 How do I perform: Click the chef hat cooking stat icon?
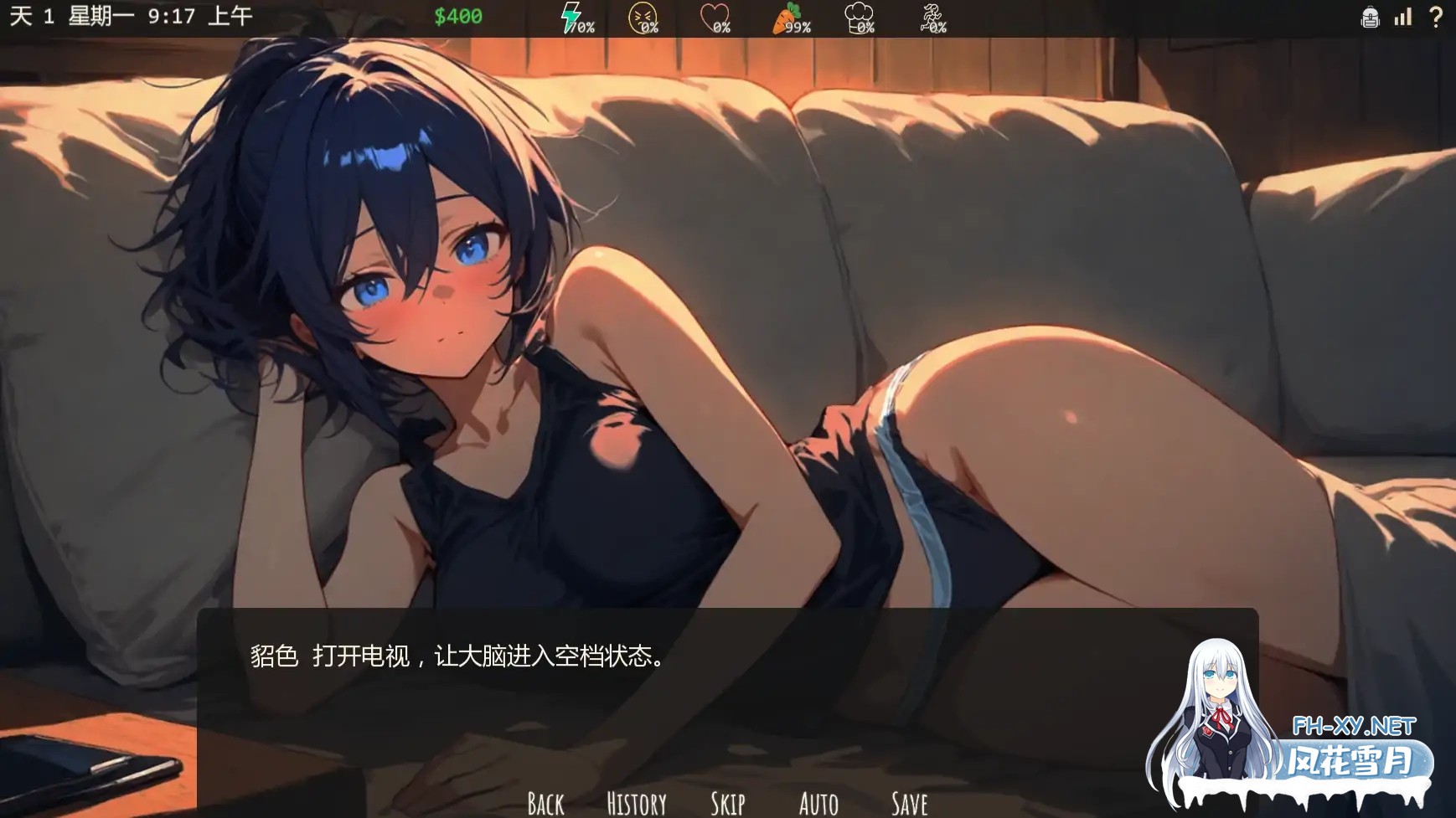(x=860, y=14)
